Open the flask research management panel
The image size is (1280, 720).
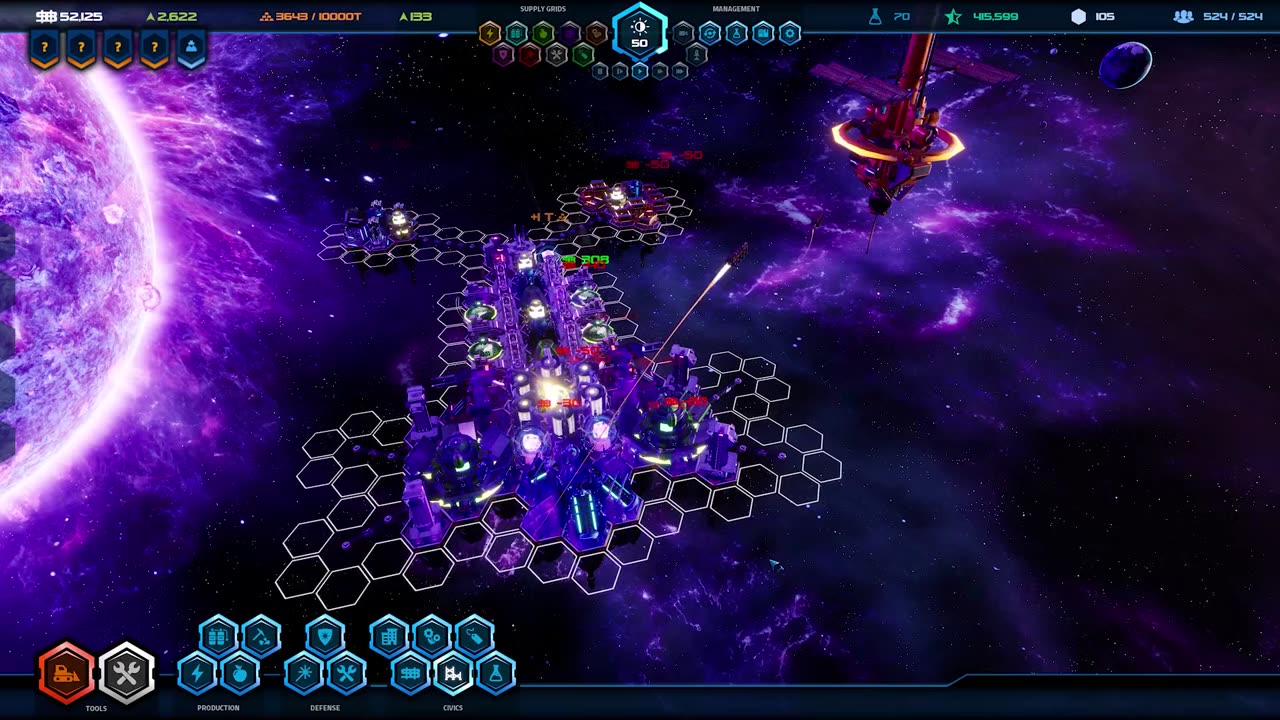pyautogui.click(x=736, y=33)
